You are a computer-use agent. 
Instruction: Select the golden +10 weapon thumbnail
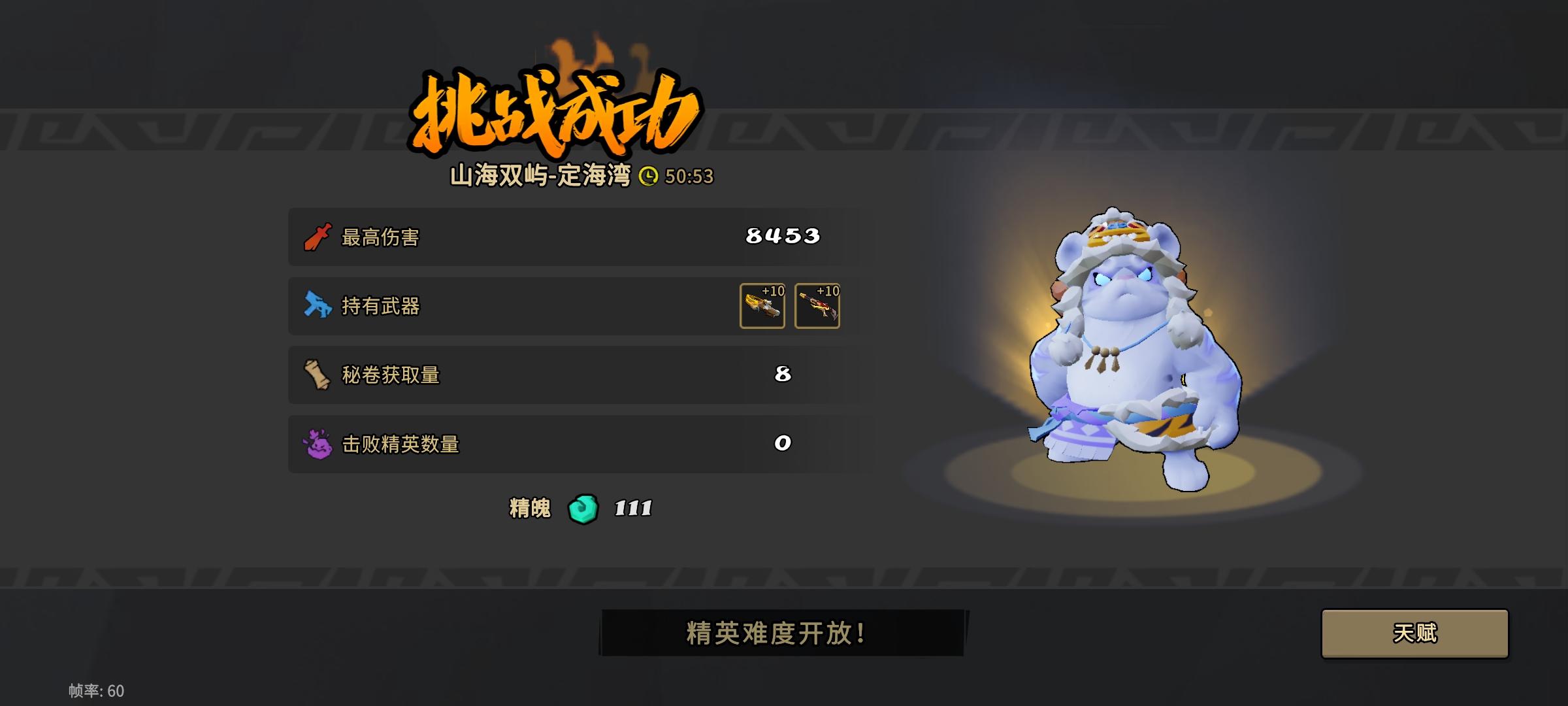(x=762, y=306)
